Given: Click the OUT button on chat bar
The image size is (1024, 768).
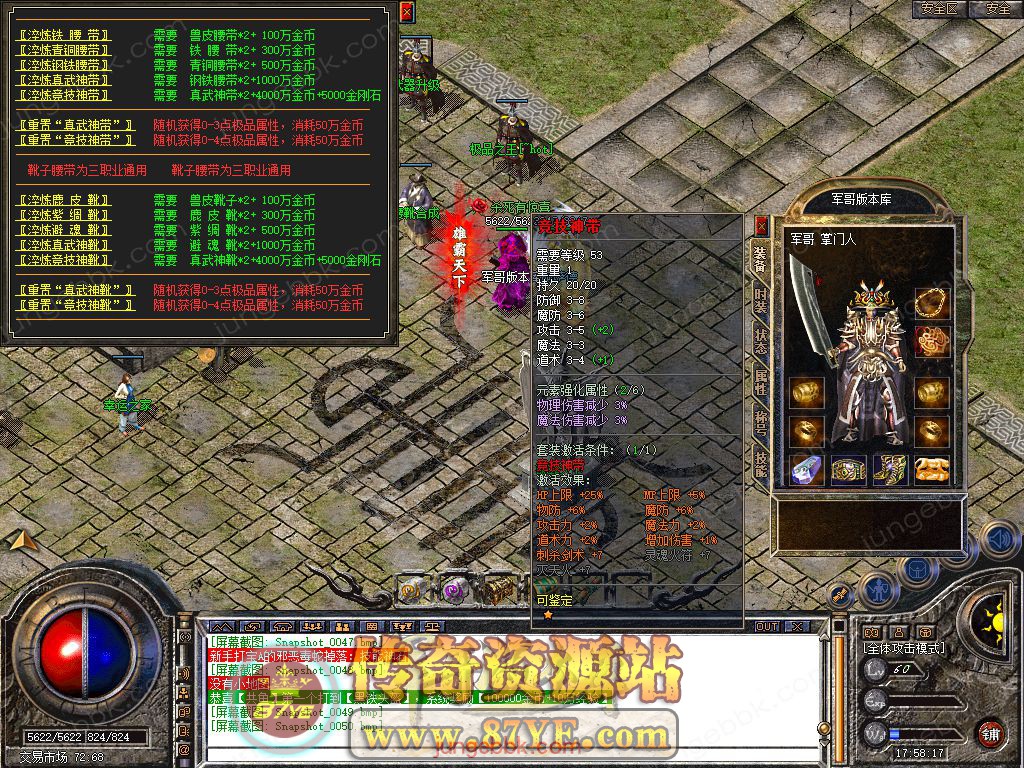Looking at the screenshot, I should [x=767, y=626].
